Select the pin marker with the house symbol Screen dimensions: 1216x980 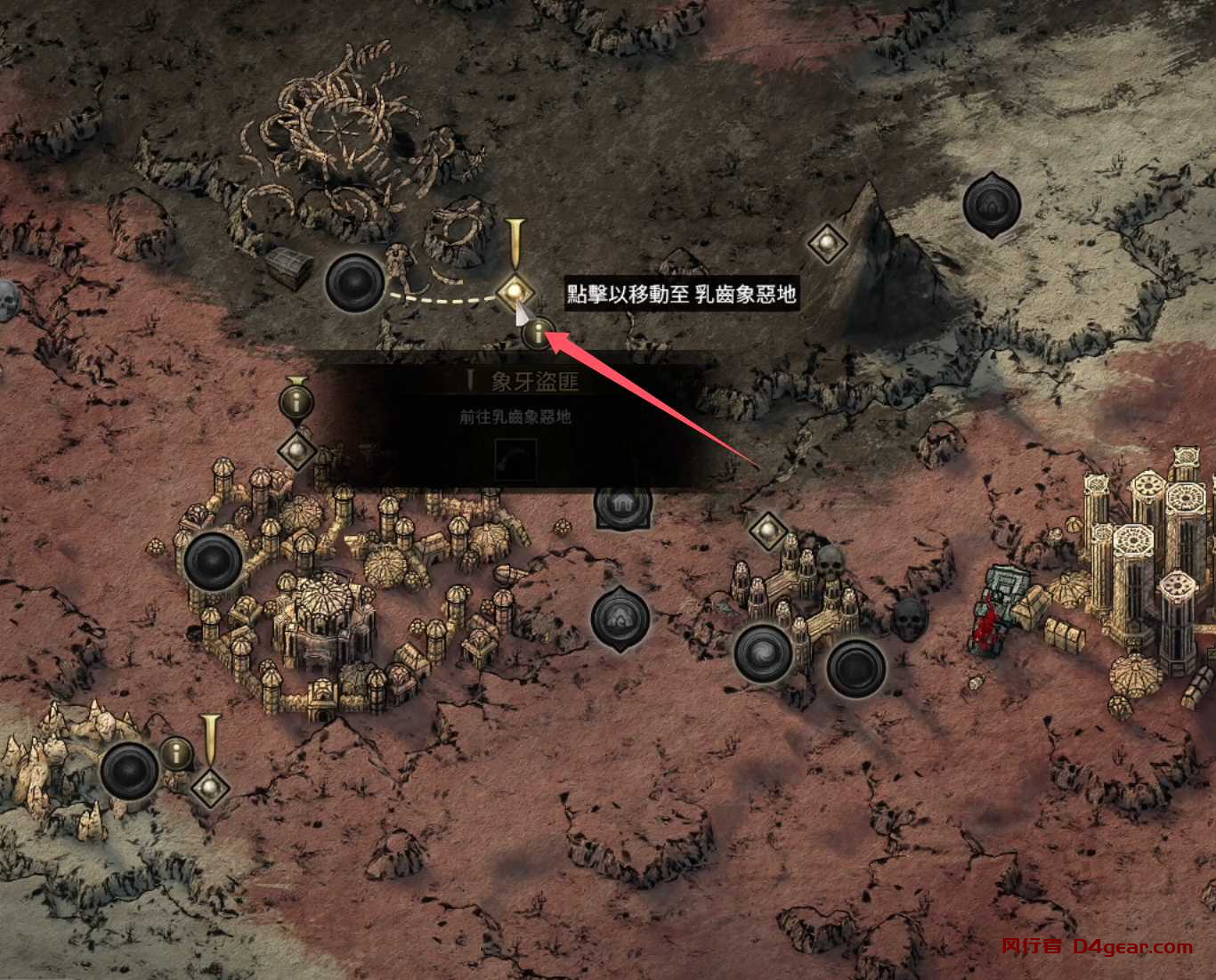point(622,504)
